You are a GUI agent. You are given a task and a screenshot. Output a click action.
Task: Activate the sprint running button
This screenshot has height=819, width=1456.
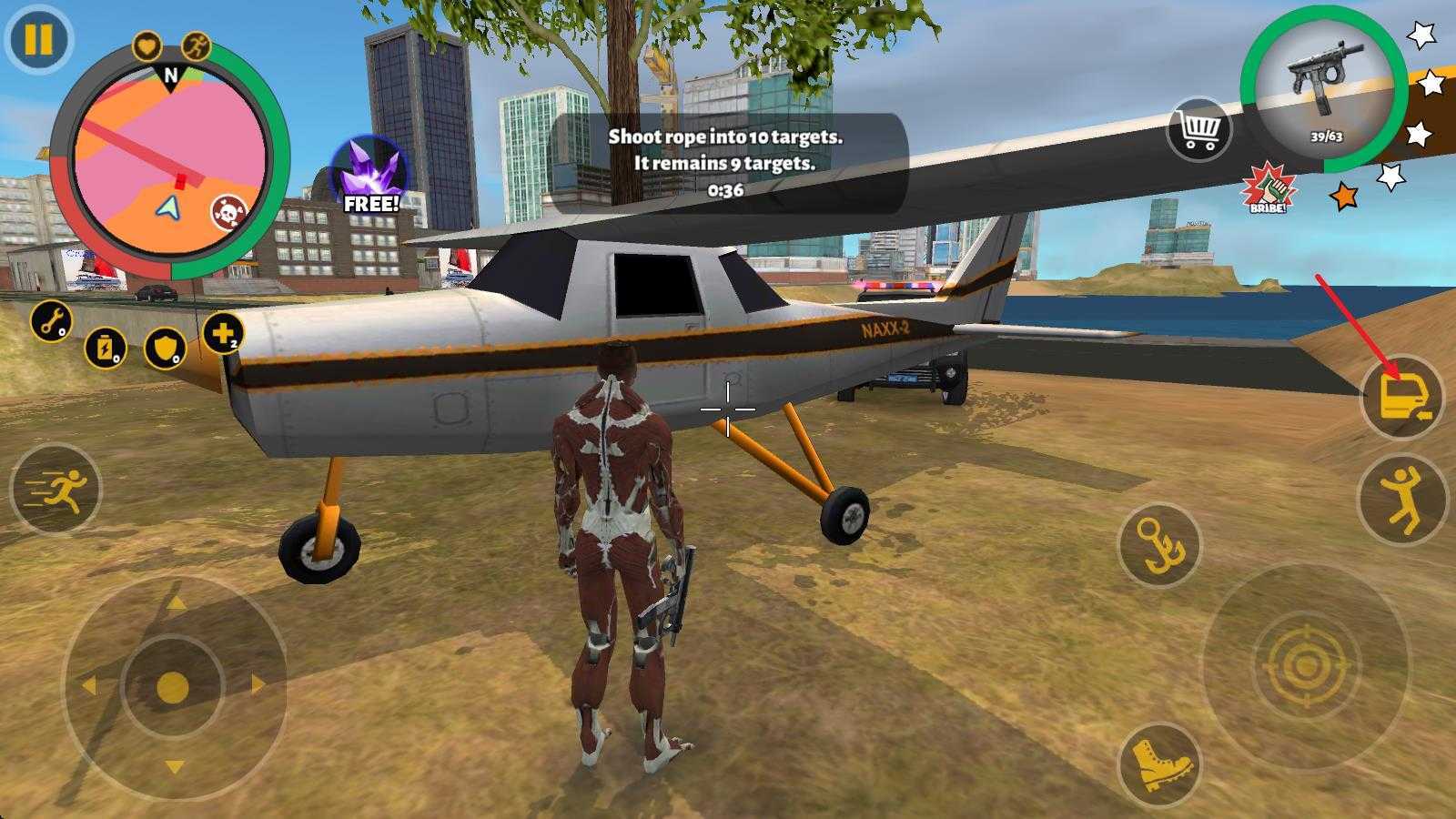[x=56, y=490]
